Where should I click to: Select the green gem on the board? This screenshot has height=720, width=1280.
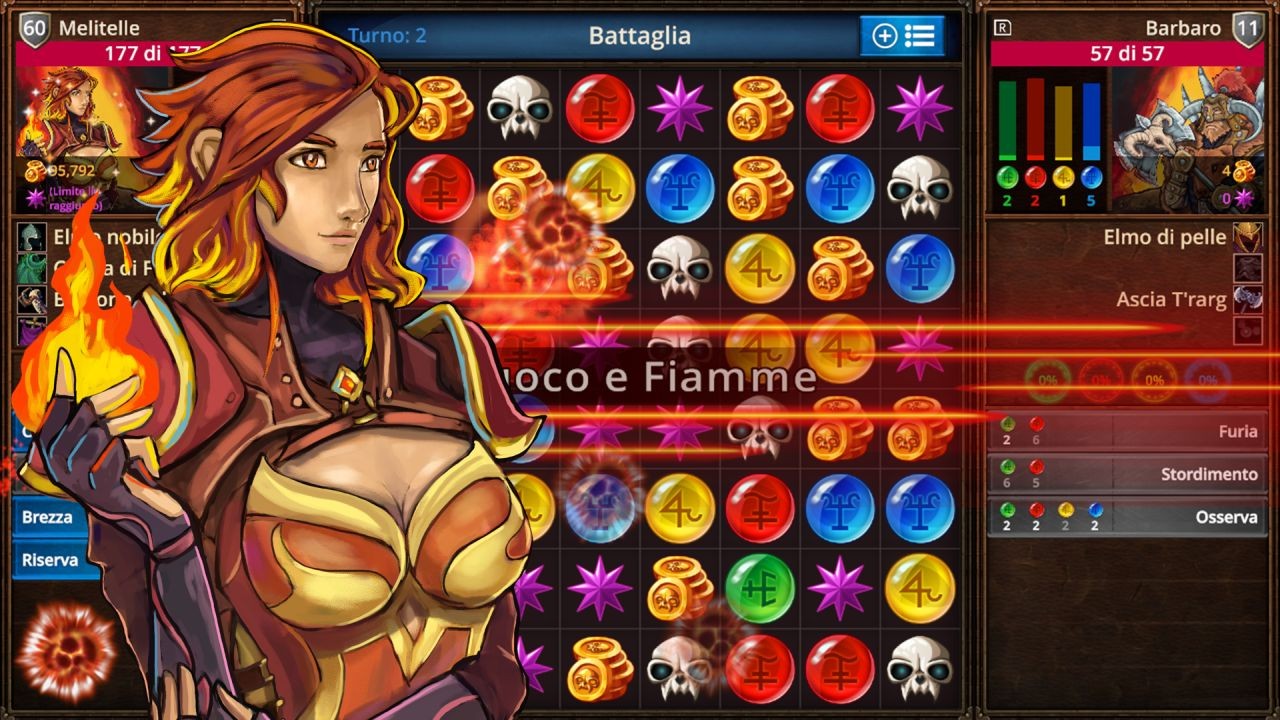coord(760,588)
